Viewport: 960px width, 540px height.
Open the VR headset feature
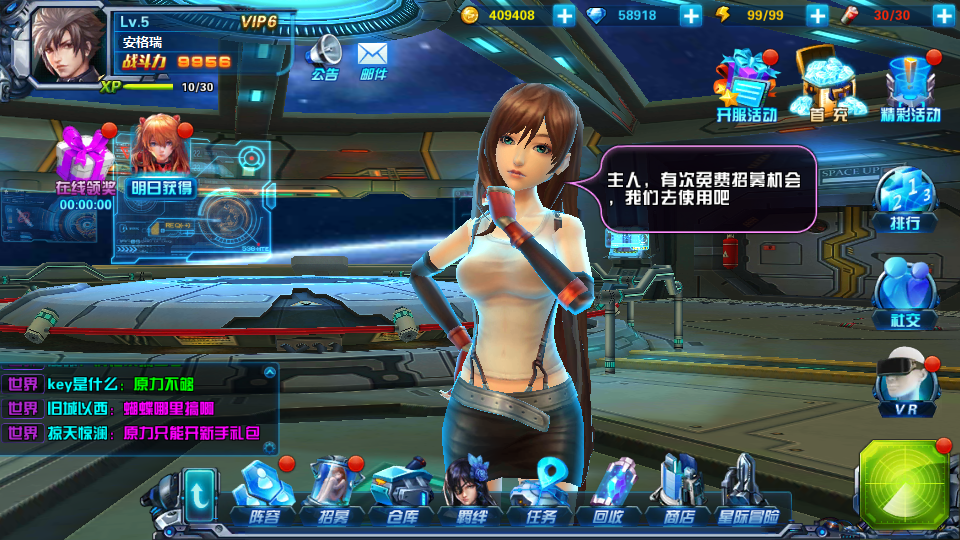click(x=906, y=385)
